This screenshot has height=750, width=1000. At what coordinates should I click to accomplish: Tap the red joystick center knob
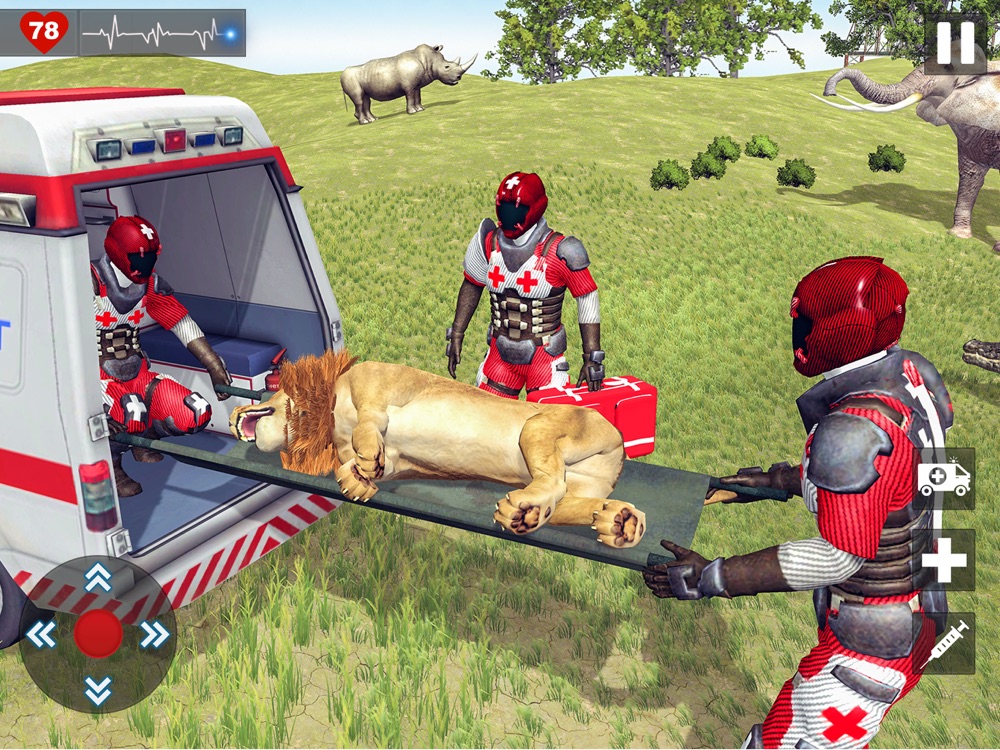click(98, 634)
